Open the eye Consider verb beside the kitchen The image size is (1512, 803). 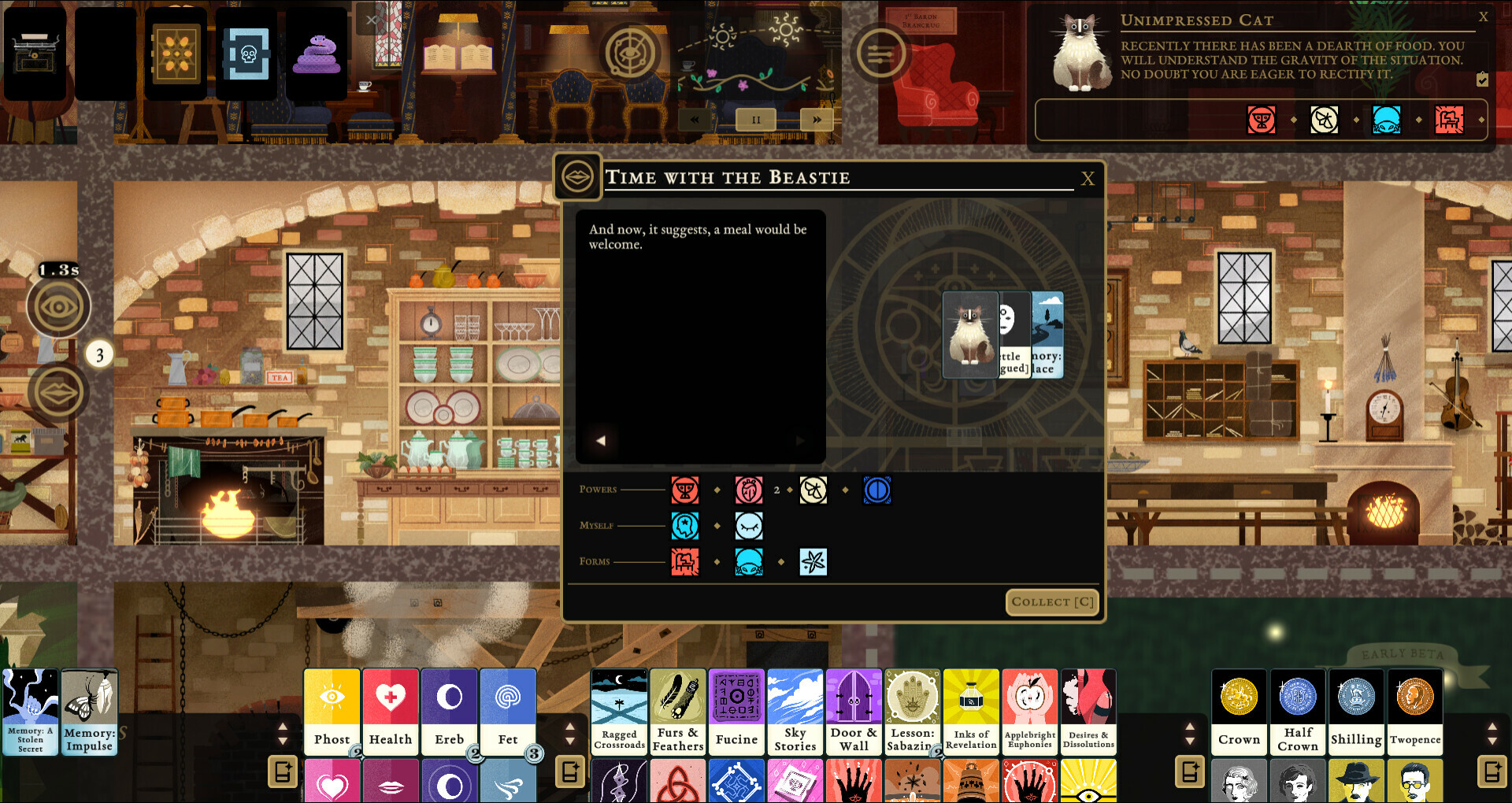[x=61, y=306]
